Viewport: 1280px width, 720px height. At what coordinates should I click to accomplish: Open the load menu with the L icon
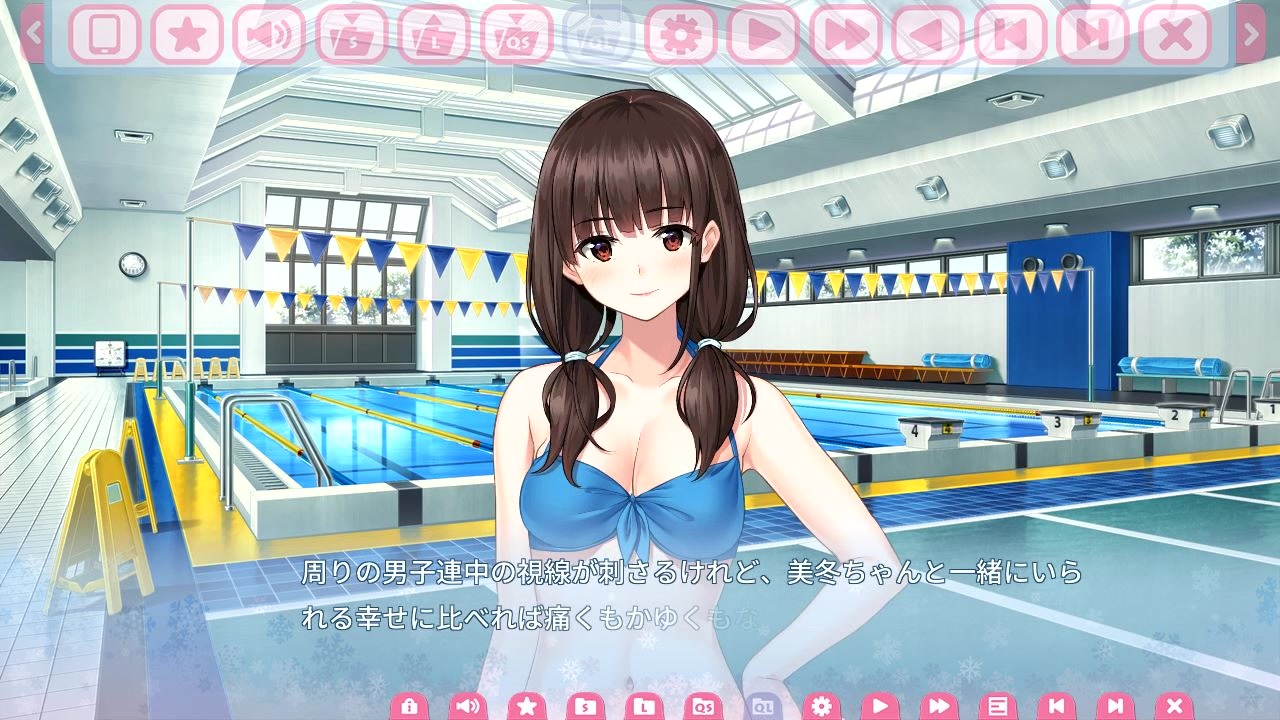coord(645,704)
